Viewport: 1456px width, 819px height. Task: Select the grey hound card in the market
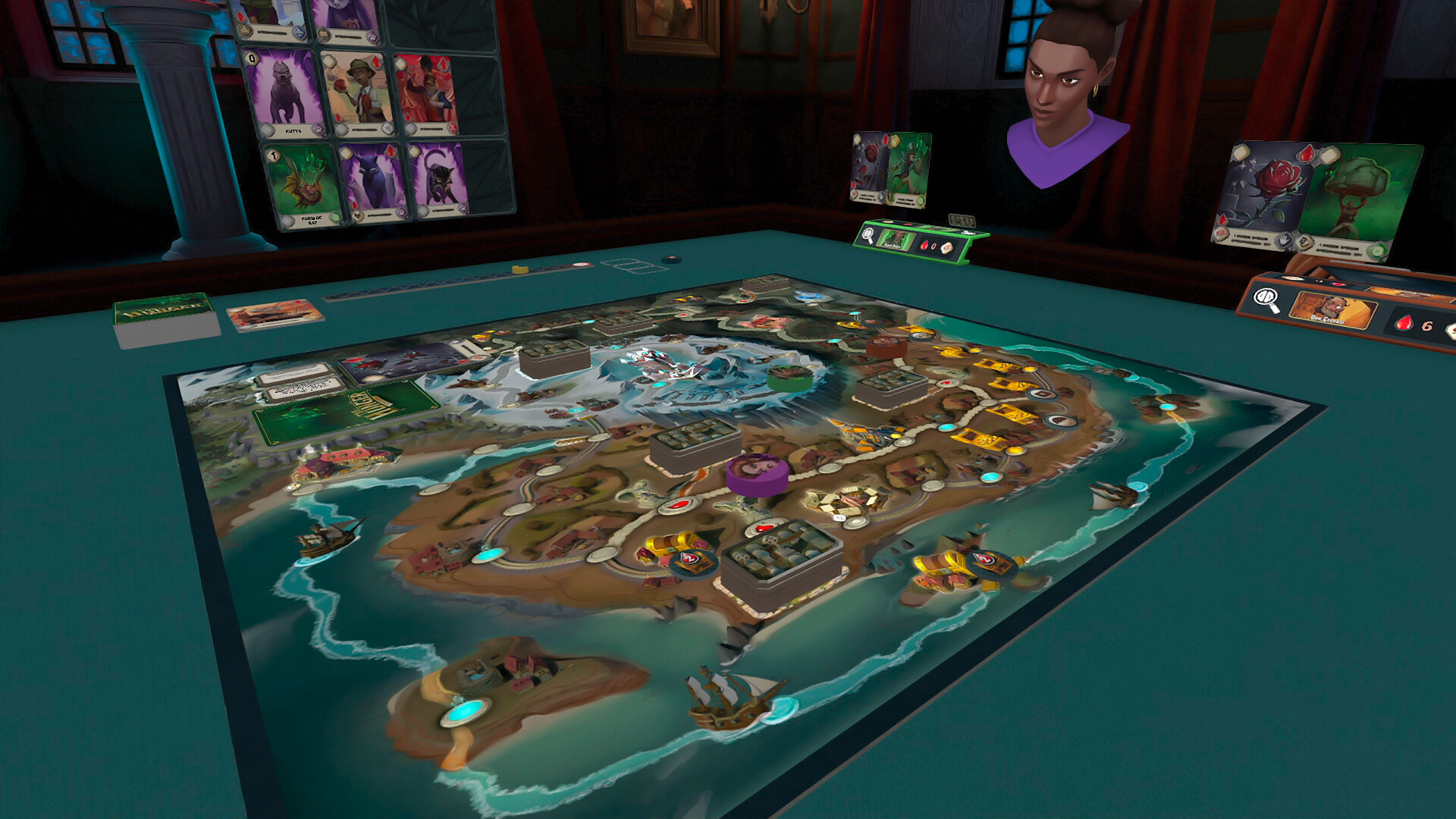(285, 93)
